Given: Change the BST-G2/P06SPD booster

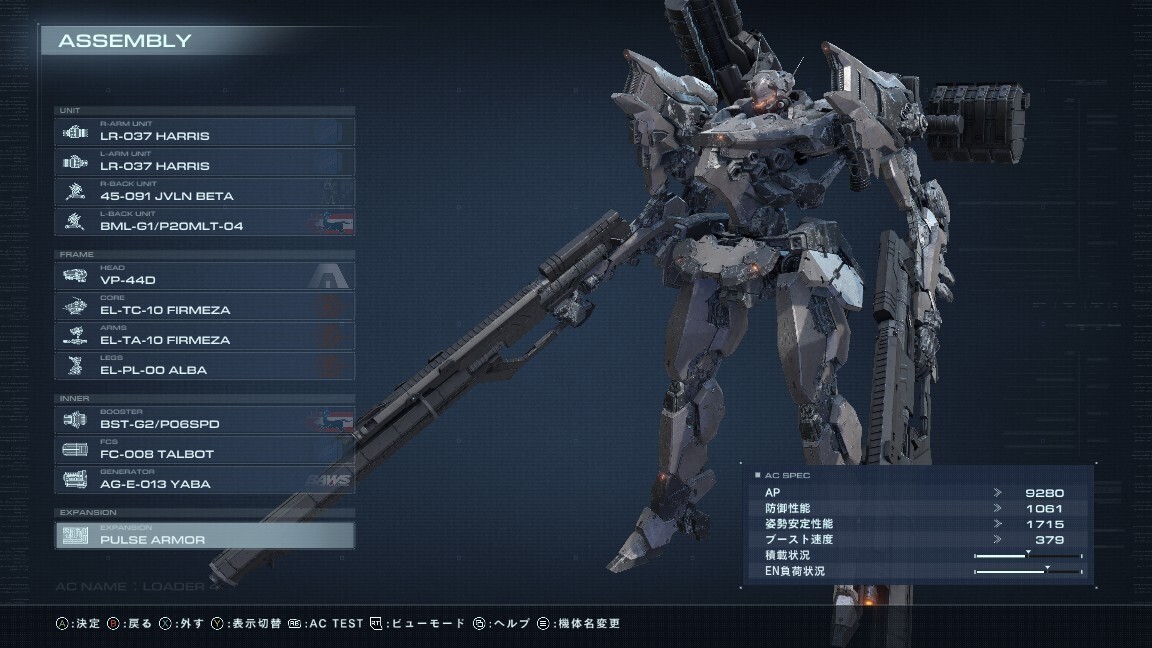Looking at the screenshot, I should (204, 420).
